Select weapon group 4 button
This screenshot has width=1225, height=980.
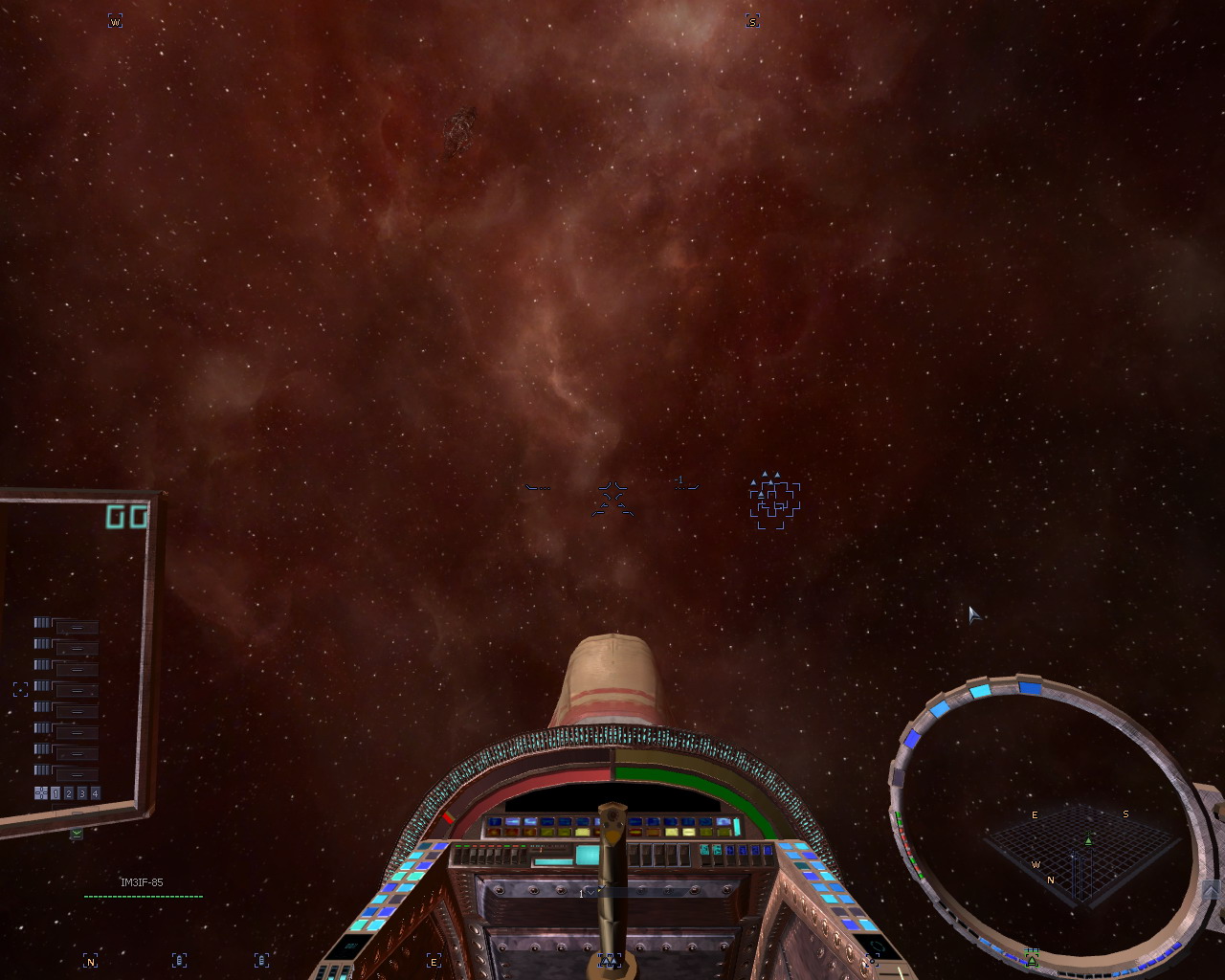click(95, 793)
